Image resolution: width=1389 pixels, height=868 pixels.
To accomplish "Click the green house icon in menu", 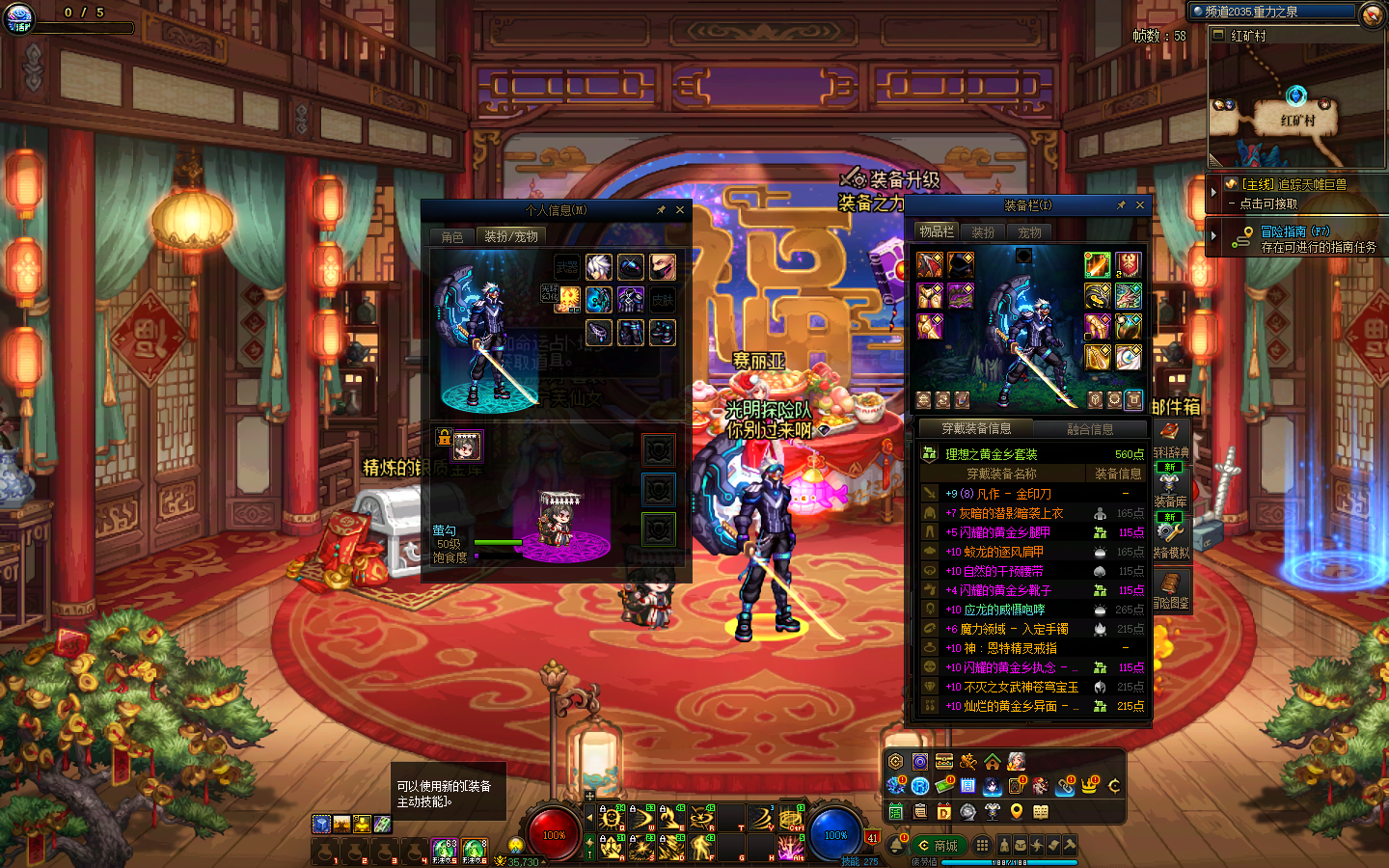I will (x=992, y=762).
